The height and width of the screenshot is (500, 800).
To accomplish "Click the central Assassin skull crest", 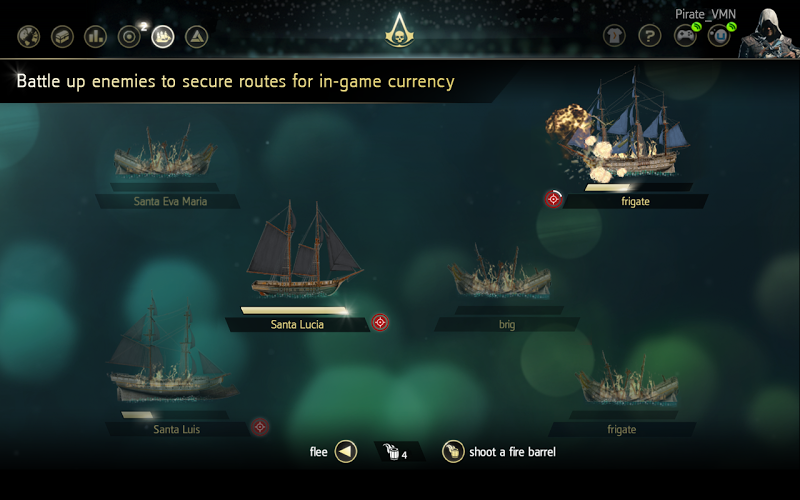I will tap(399, 36).
